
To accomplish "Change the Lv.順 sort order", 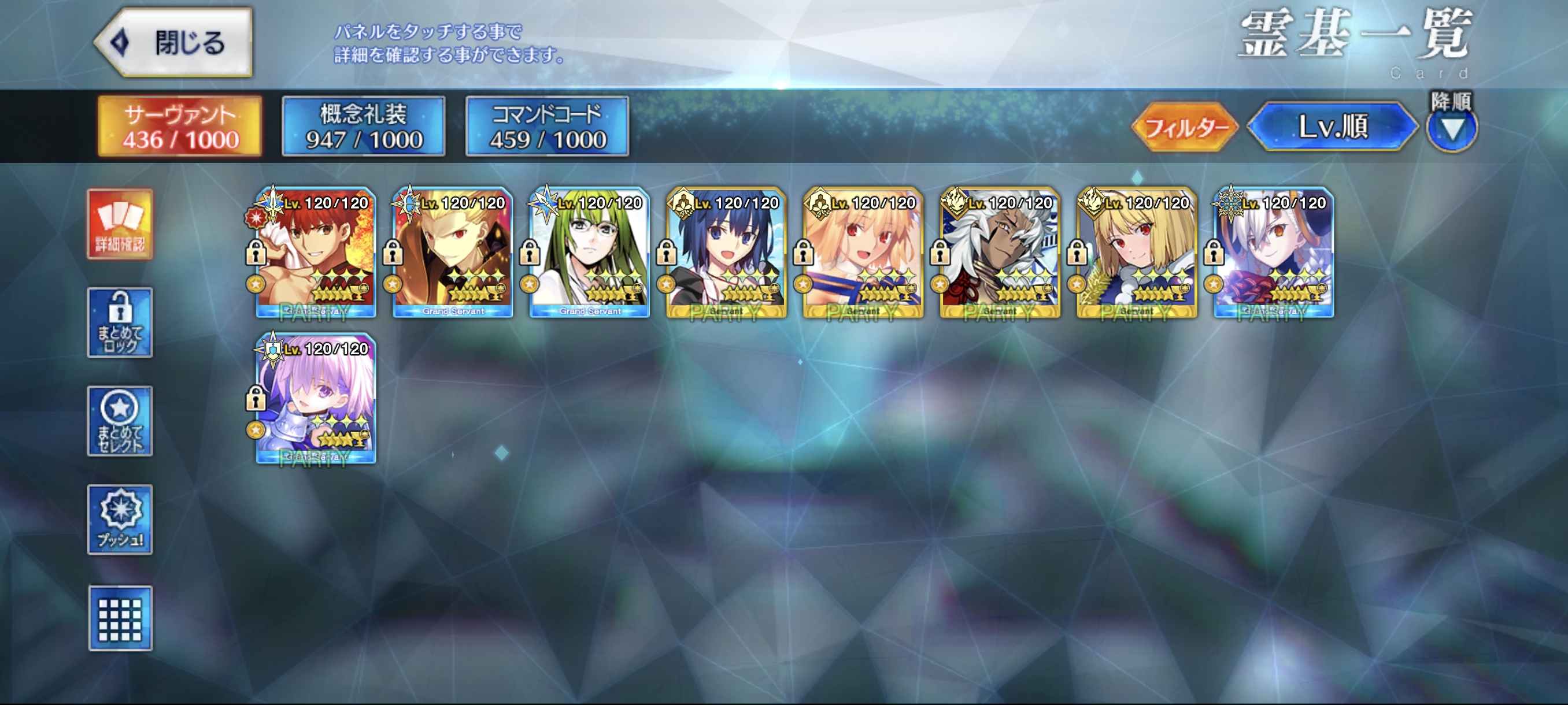I will point(1333,127).
